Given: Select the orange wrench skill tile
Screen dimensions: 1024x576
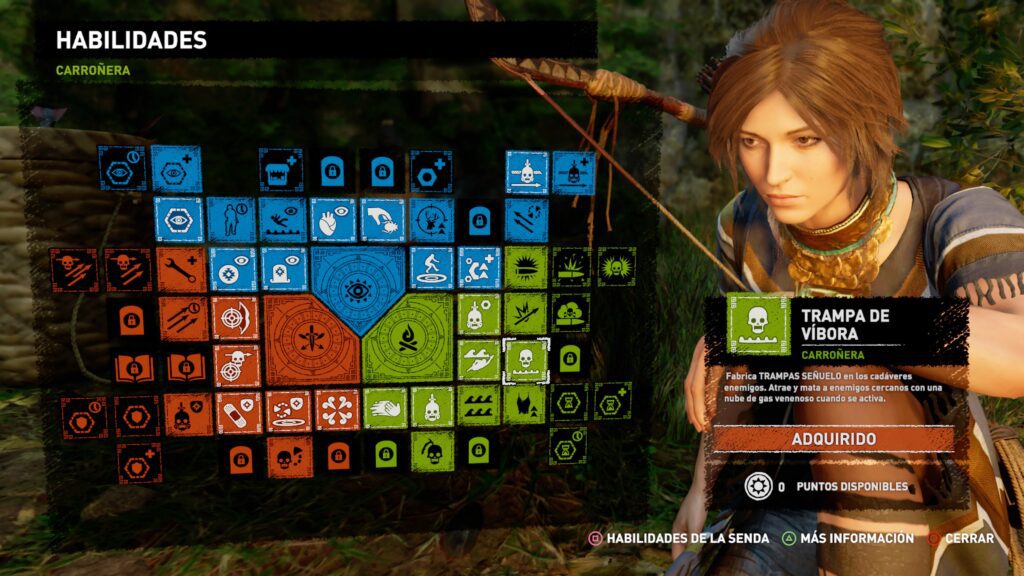Looking at the screenshot, I should click(x=181, y=269).
